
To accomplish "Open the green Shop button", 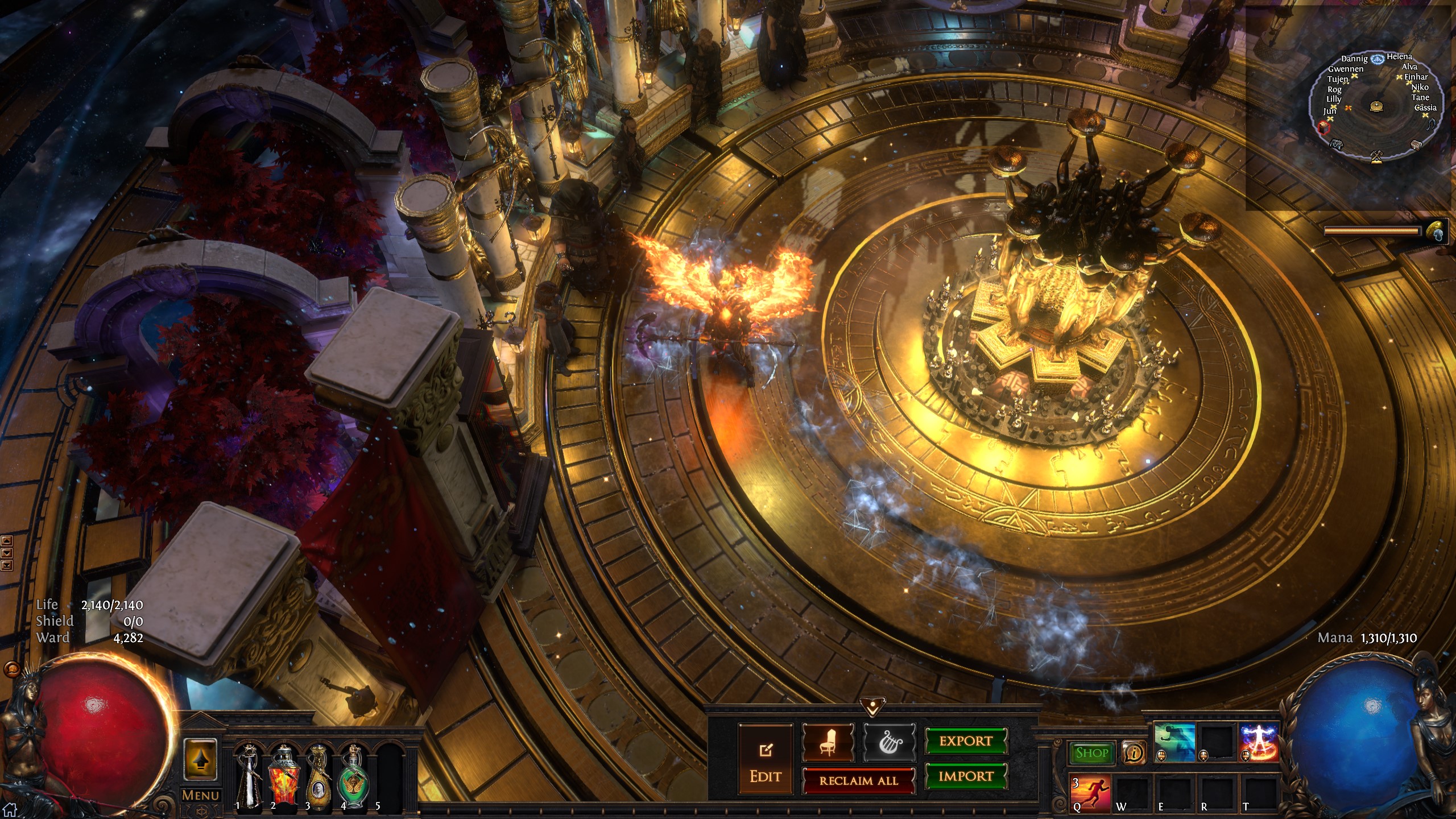I will point(1091,753).
